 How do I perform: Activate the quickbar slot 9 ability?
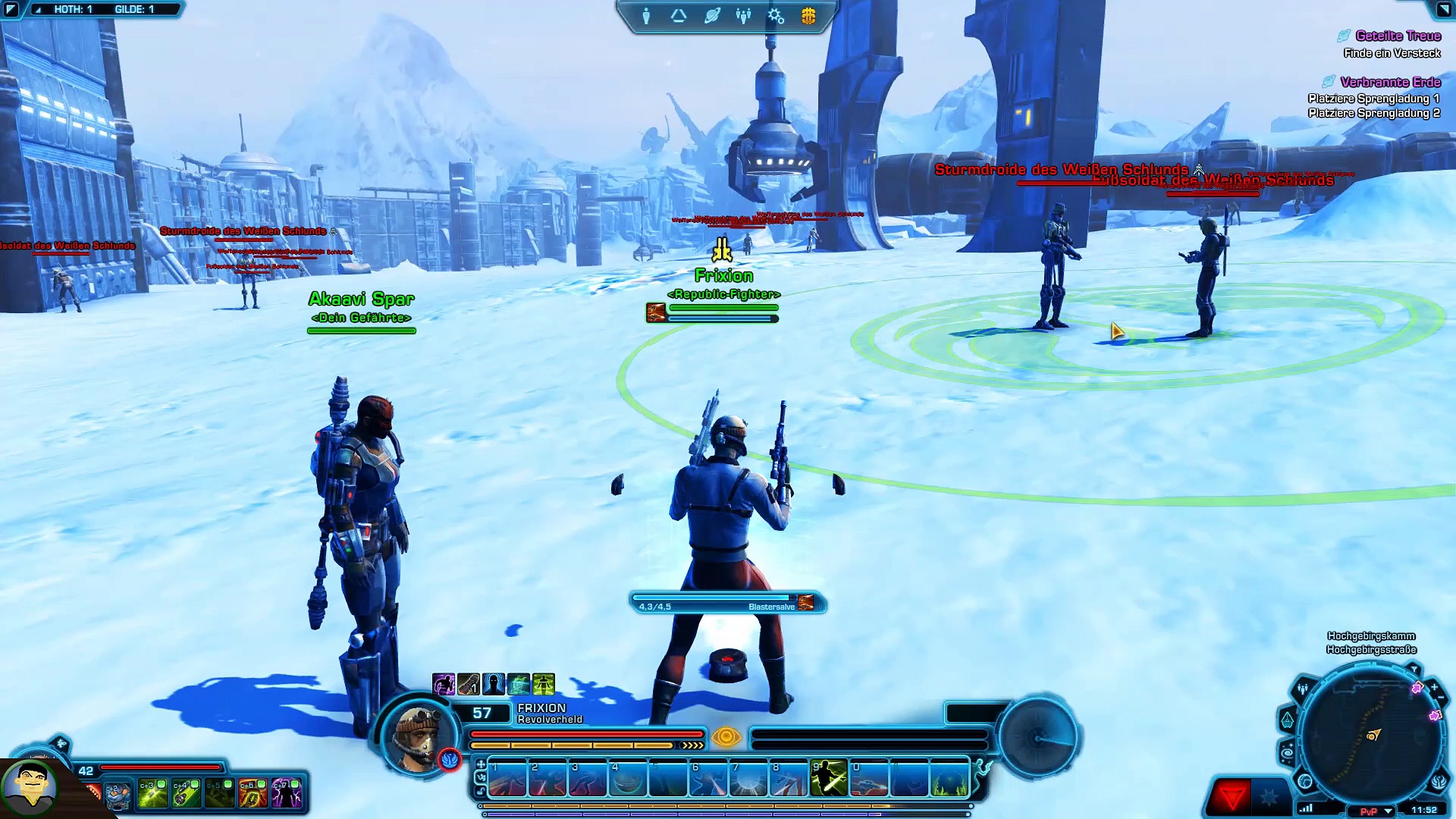click(x=828, y=779)
